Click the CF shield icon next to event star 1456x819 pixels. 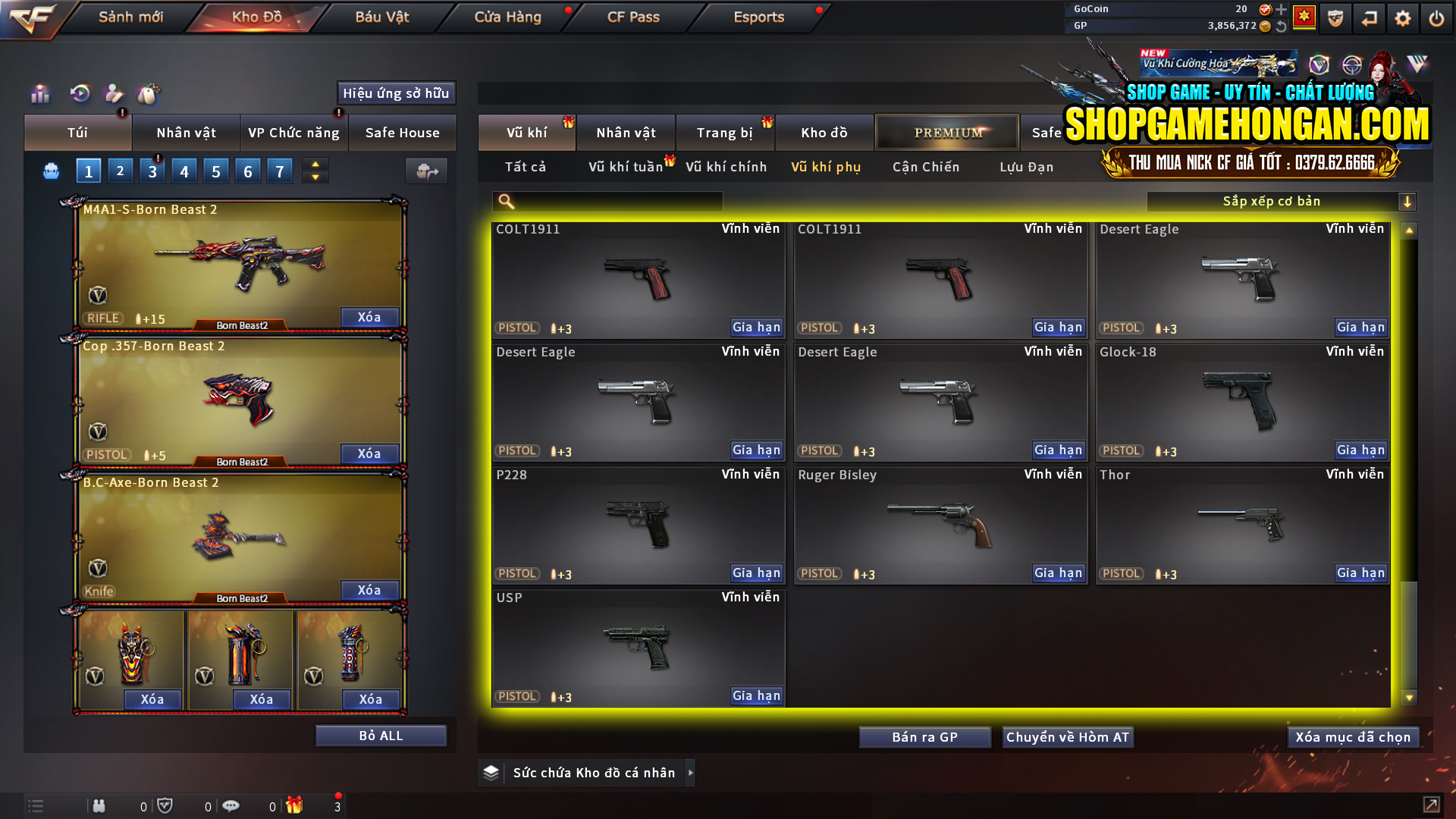[1334, 17]
